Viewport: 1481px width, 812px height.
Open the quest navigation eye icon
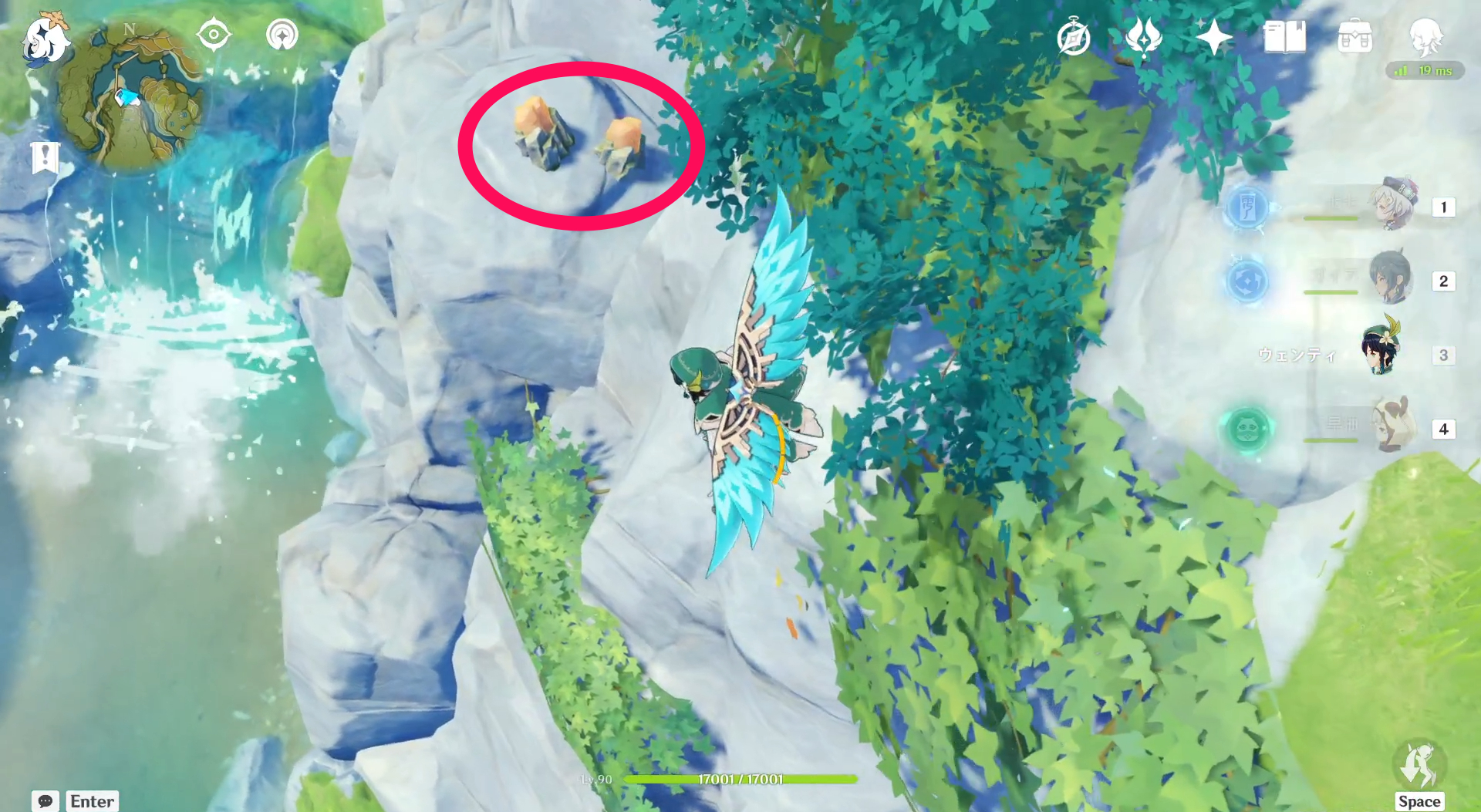click(214, 35)
